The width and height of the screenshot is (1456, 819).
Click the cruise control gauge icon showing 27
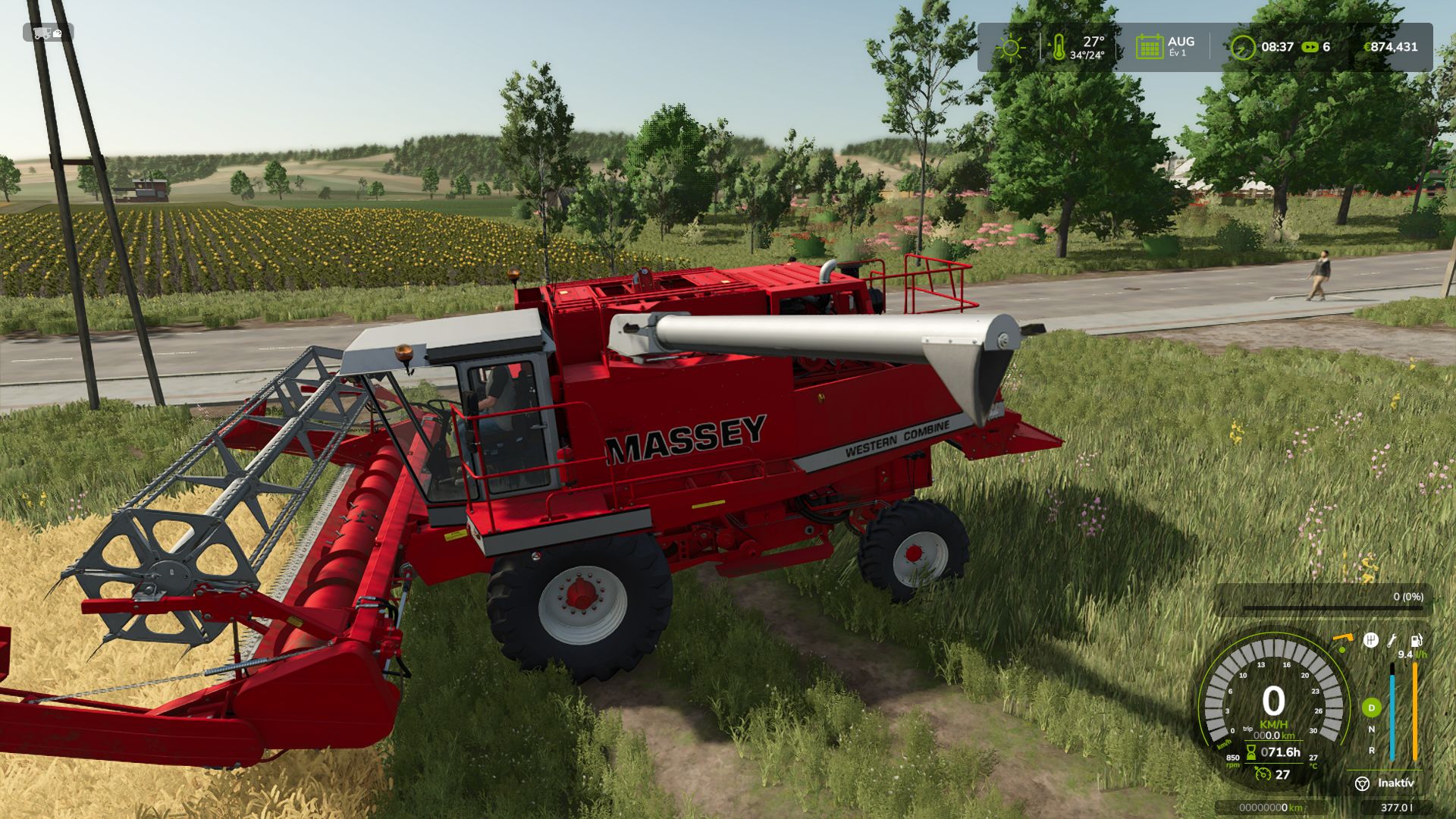[x=1263, y=774]
